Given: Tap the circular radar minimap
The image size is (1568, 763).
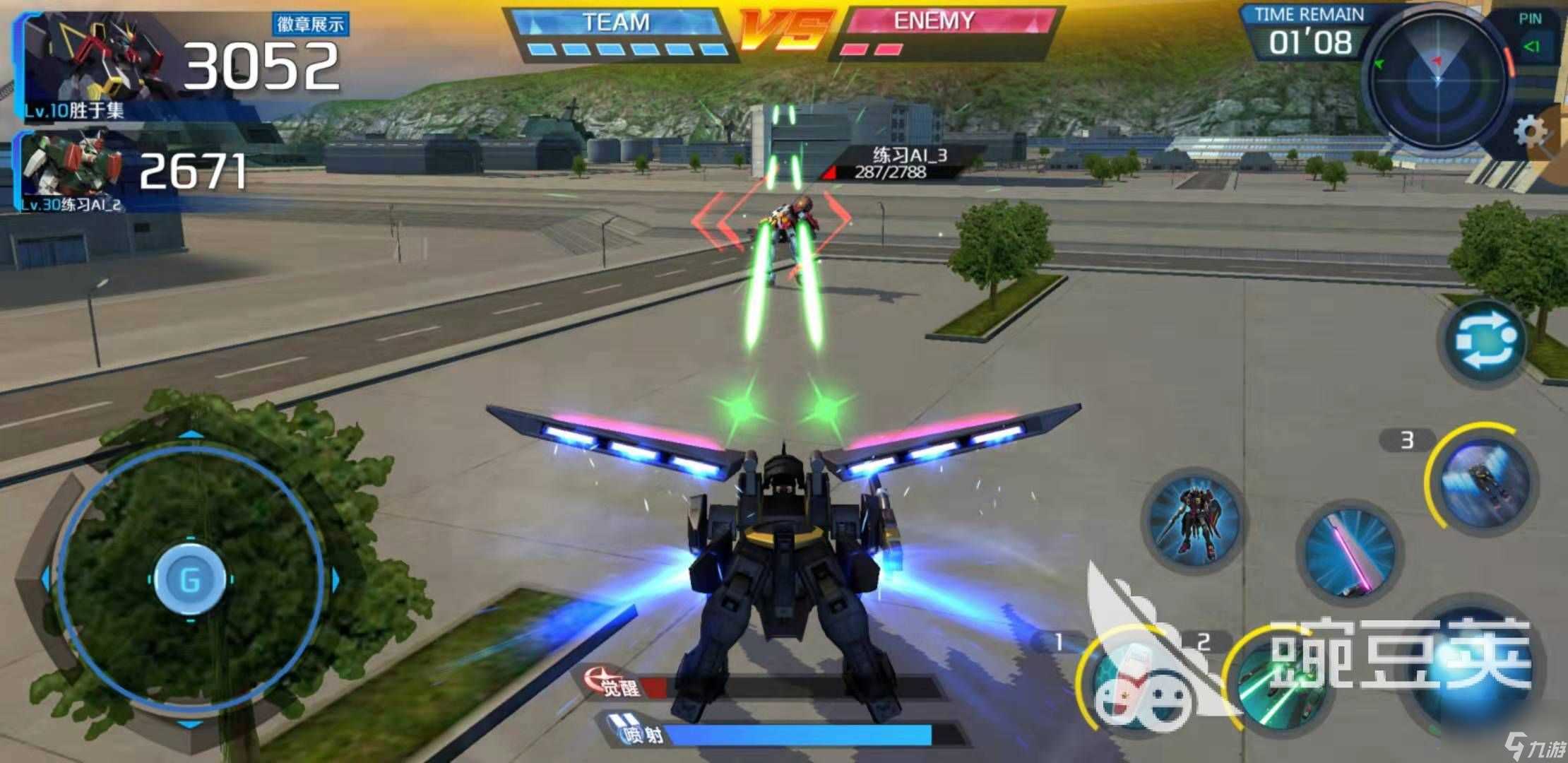Looking at the screenshot, I should point(1437,79).
